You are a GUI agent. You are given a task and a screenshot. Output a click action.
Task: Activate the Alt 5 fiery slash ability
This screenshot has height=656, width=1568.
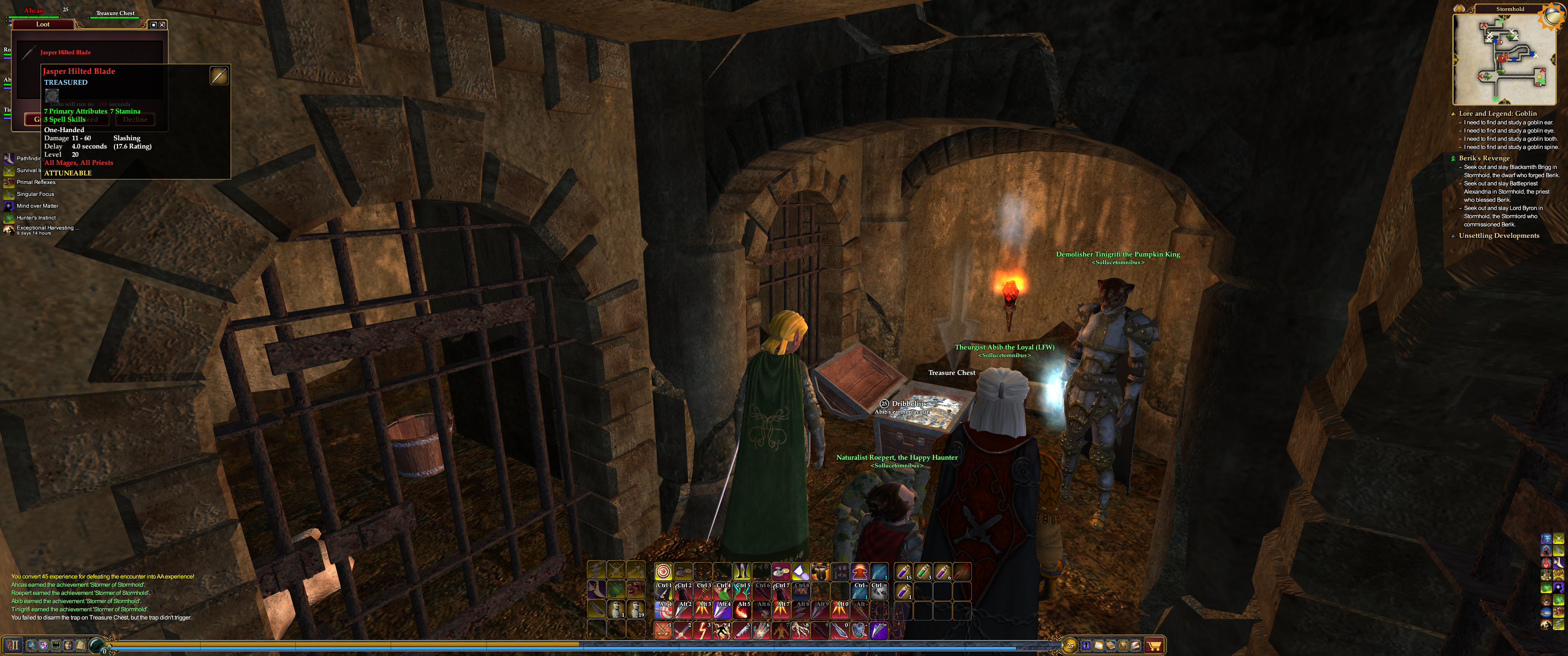(742, 610)
